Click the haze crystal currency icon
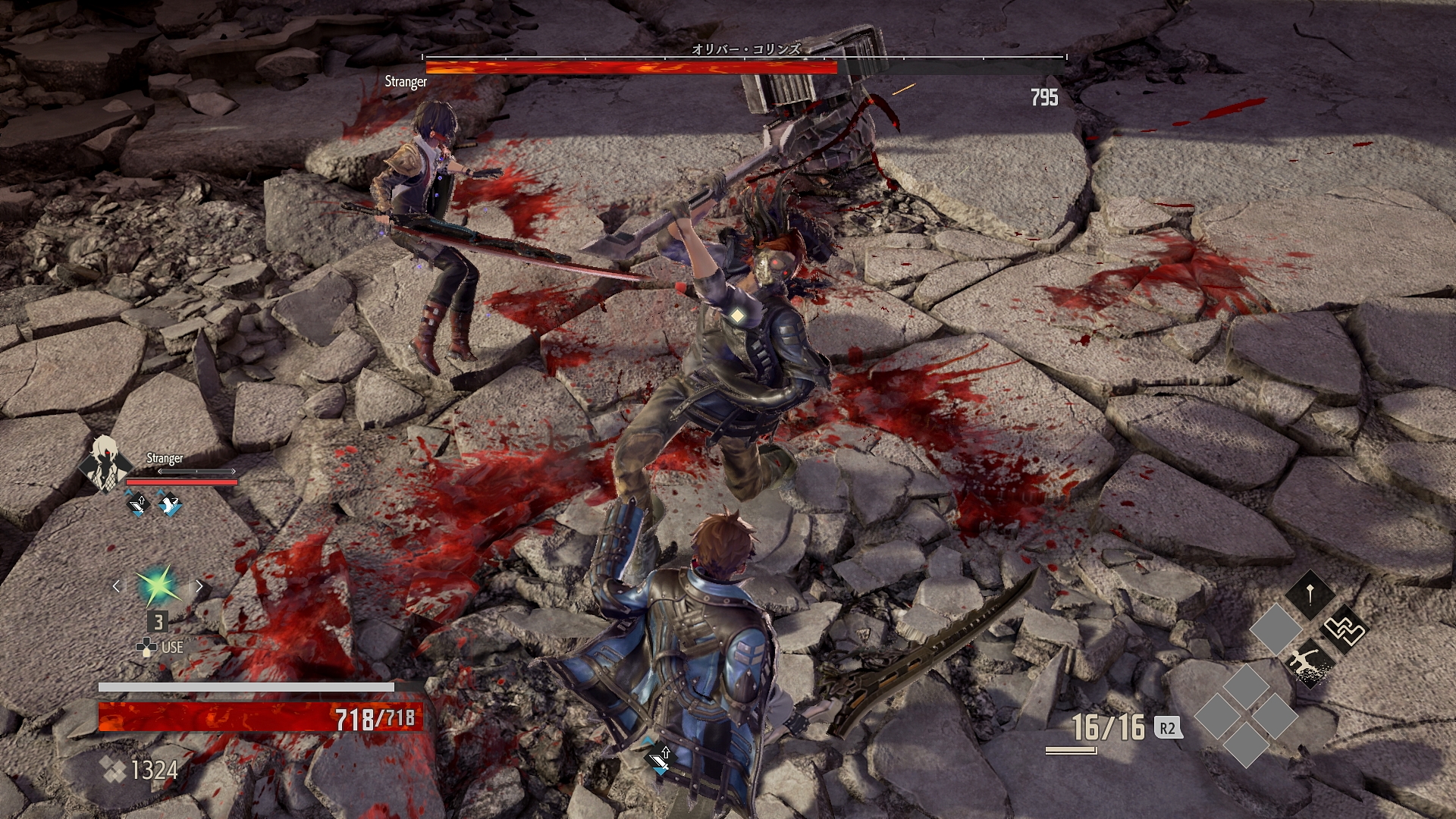 click(114, 770)
